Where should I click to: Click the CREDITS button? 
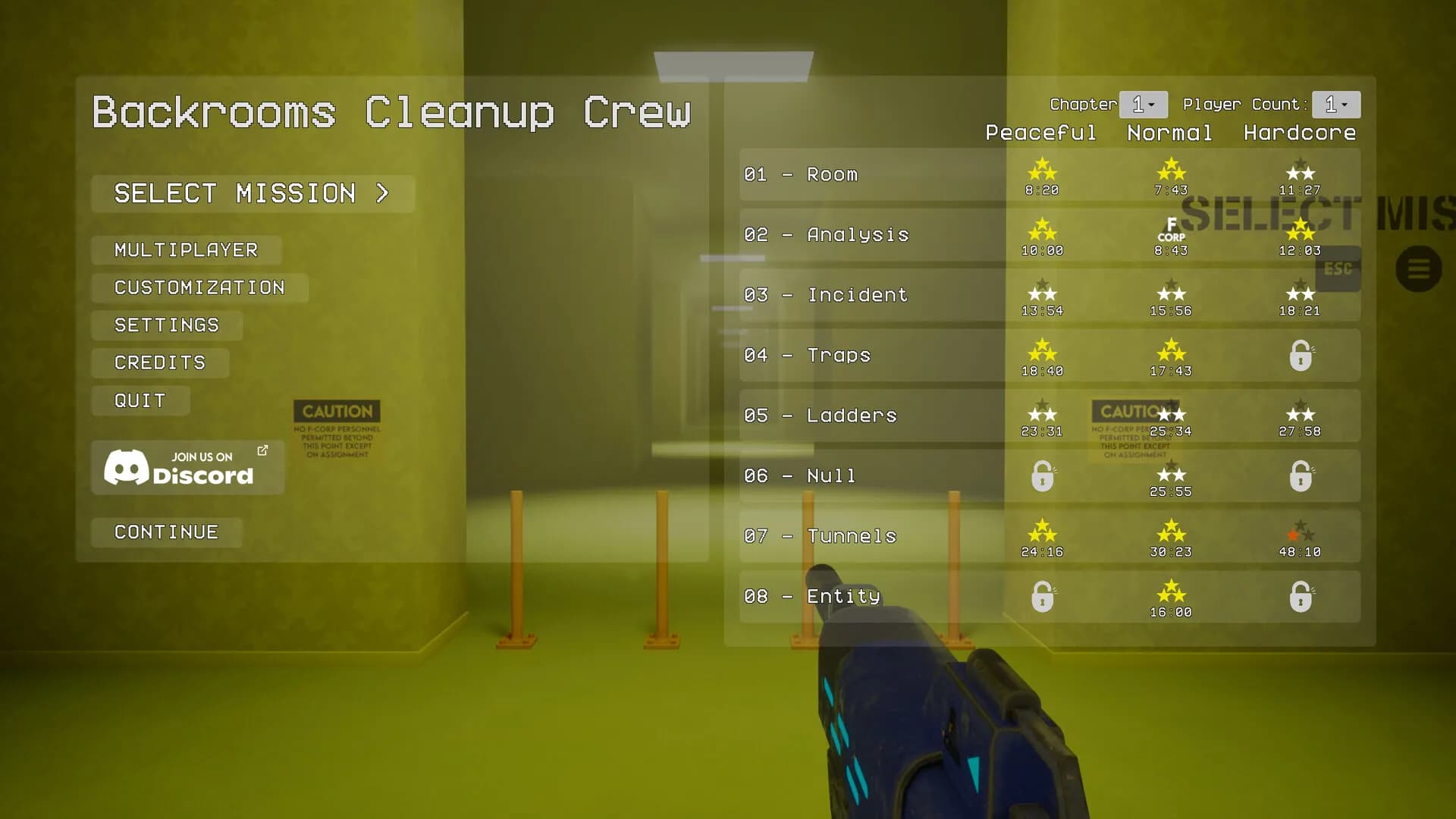point(159,362)
